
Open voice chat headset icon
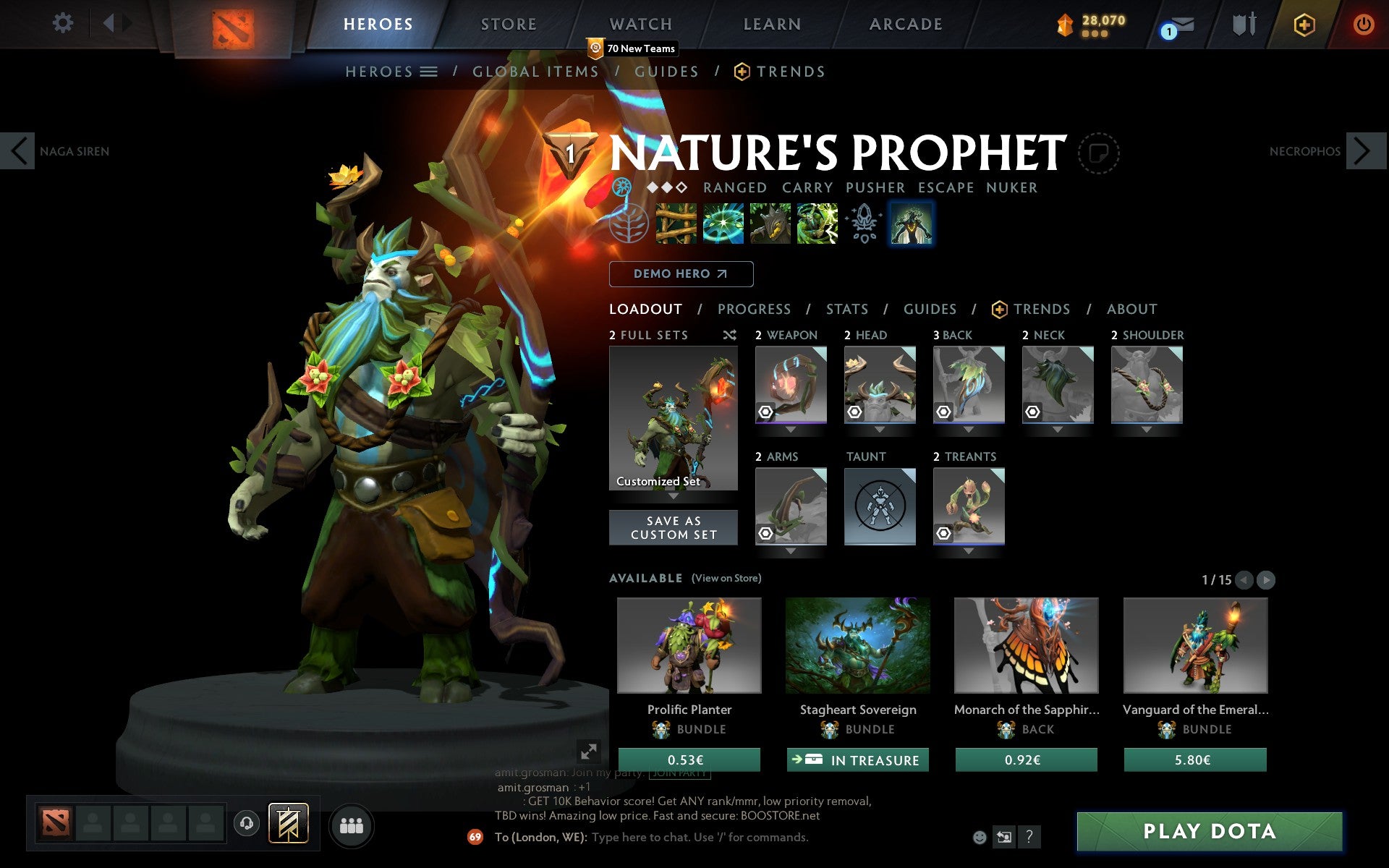pos(245,822)
